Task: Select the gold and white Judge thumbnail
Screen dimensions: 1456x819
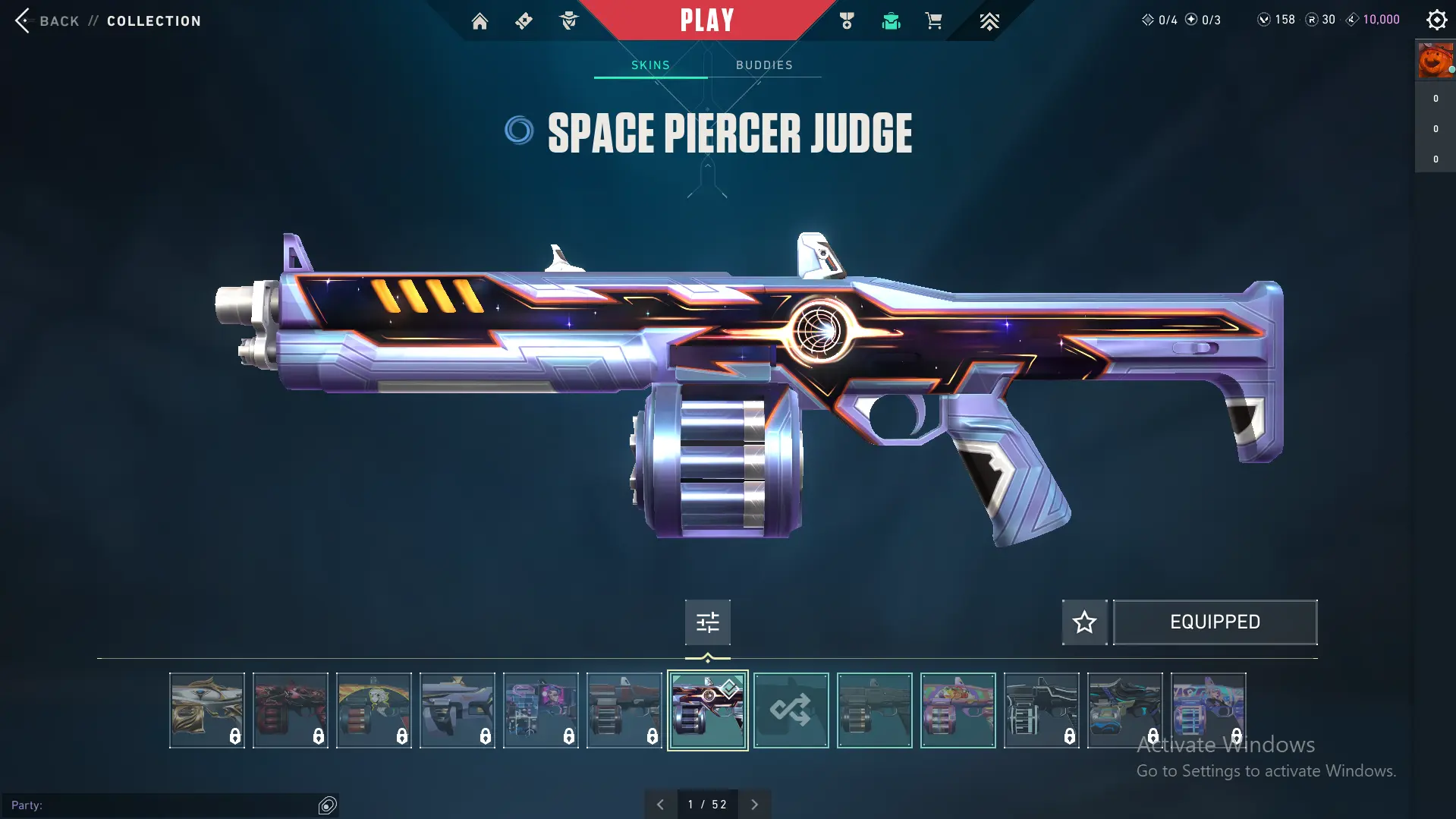Action: [x=206, y=710]
